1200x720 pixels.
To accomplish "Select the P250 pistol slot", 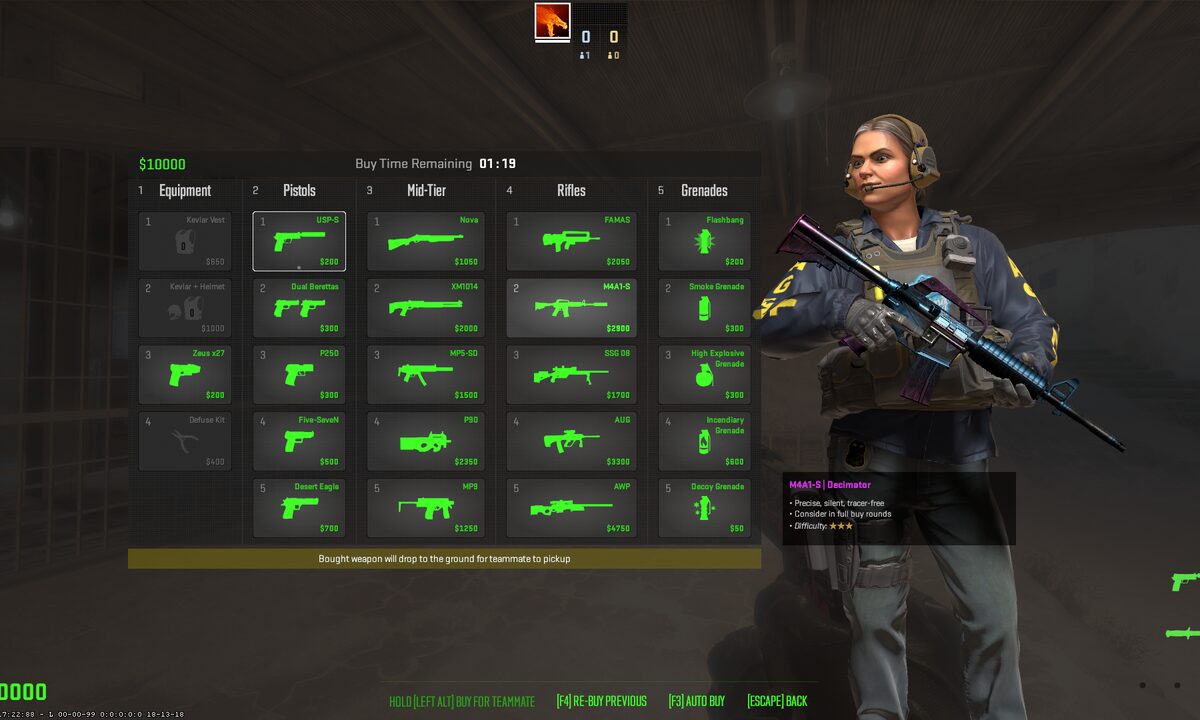I will (299, 374).
